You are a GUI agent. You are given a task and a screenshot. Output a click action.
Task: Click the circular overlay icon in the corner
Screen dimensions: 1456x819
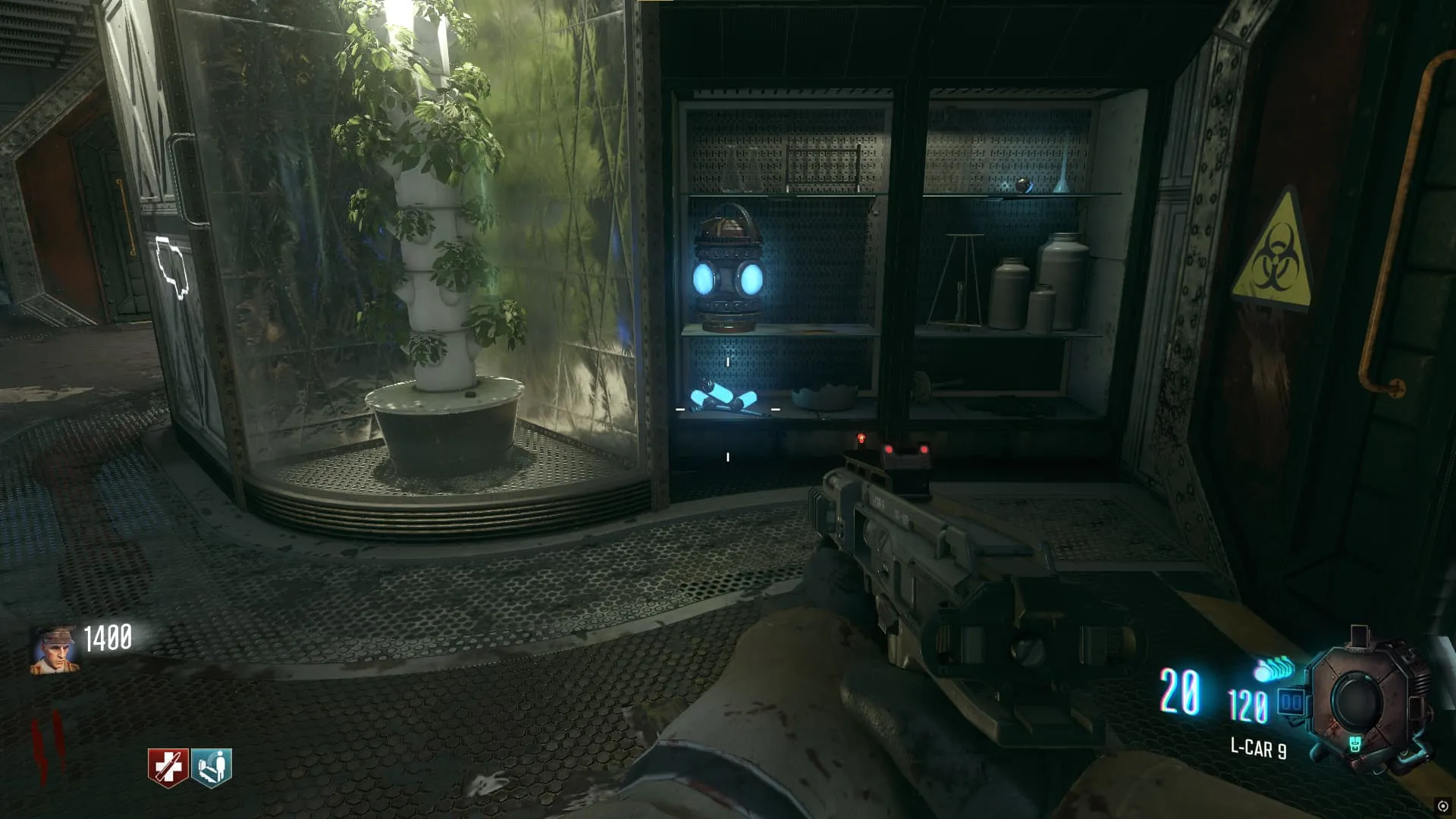point(1443,806)
